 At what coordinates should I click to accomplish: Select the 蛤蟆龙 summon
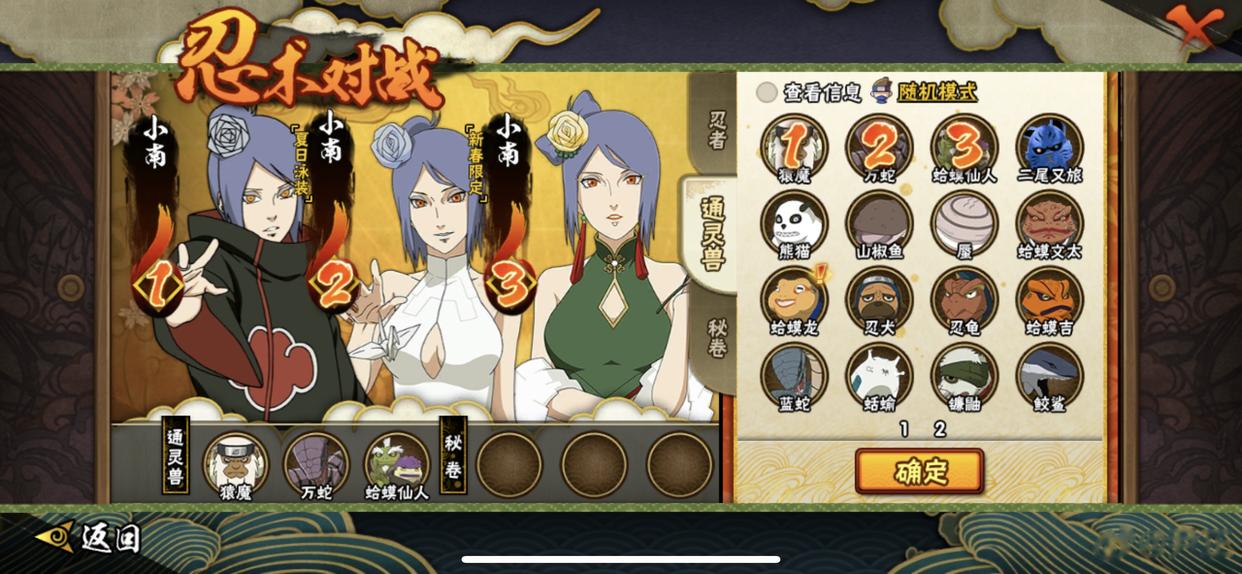tap(793, 297)
